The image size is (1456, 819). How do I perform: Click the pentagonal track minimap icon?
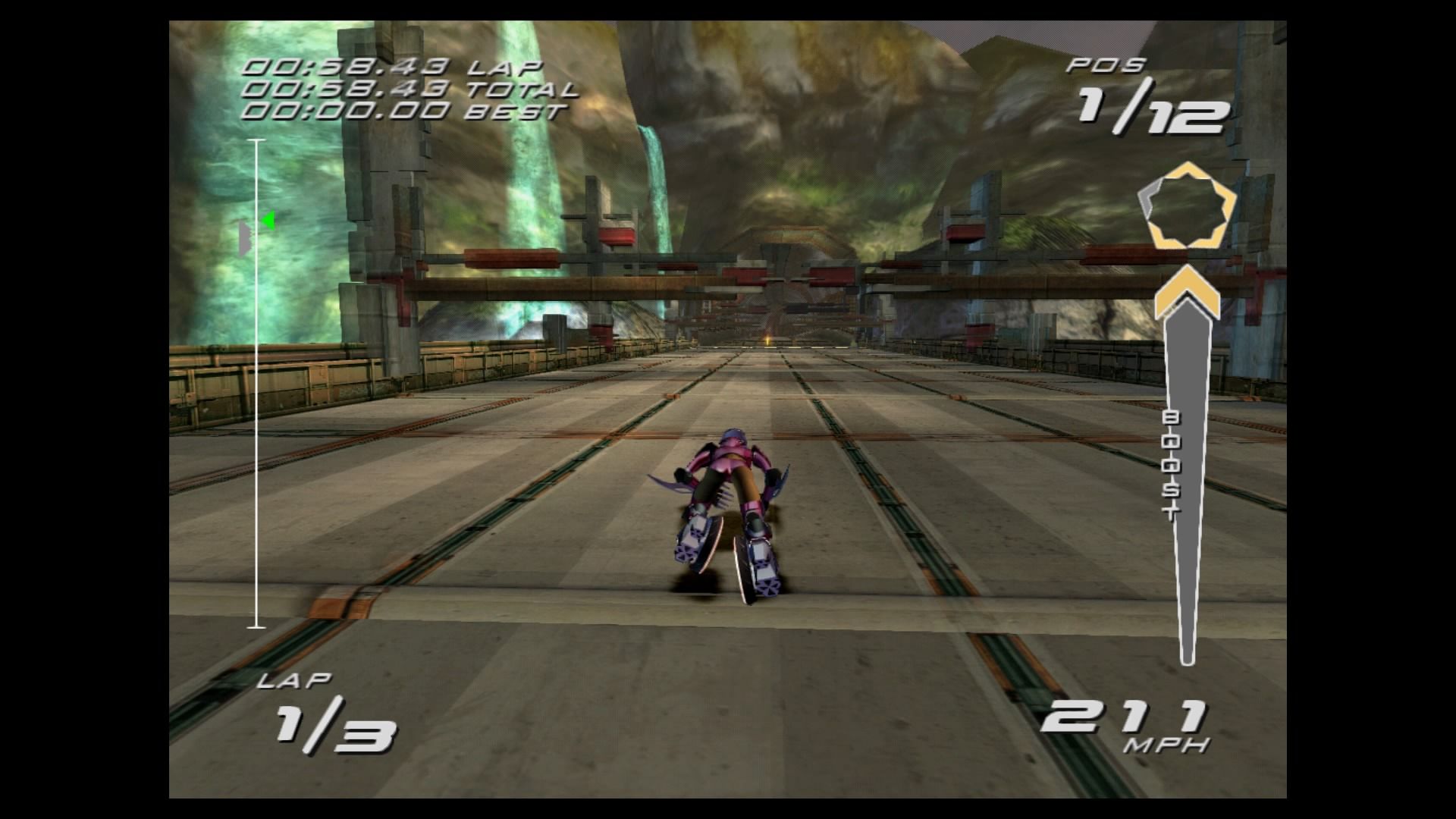coord(1188,206)
